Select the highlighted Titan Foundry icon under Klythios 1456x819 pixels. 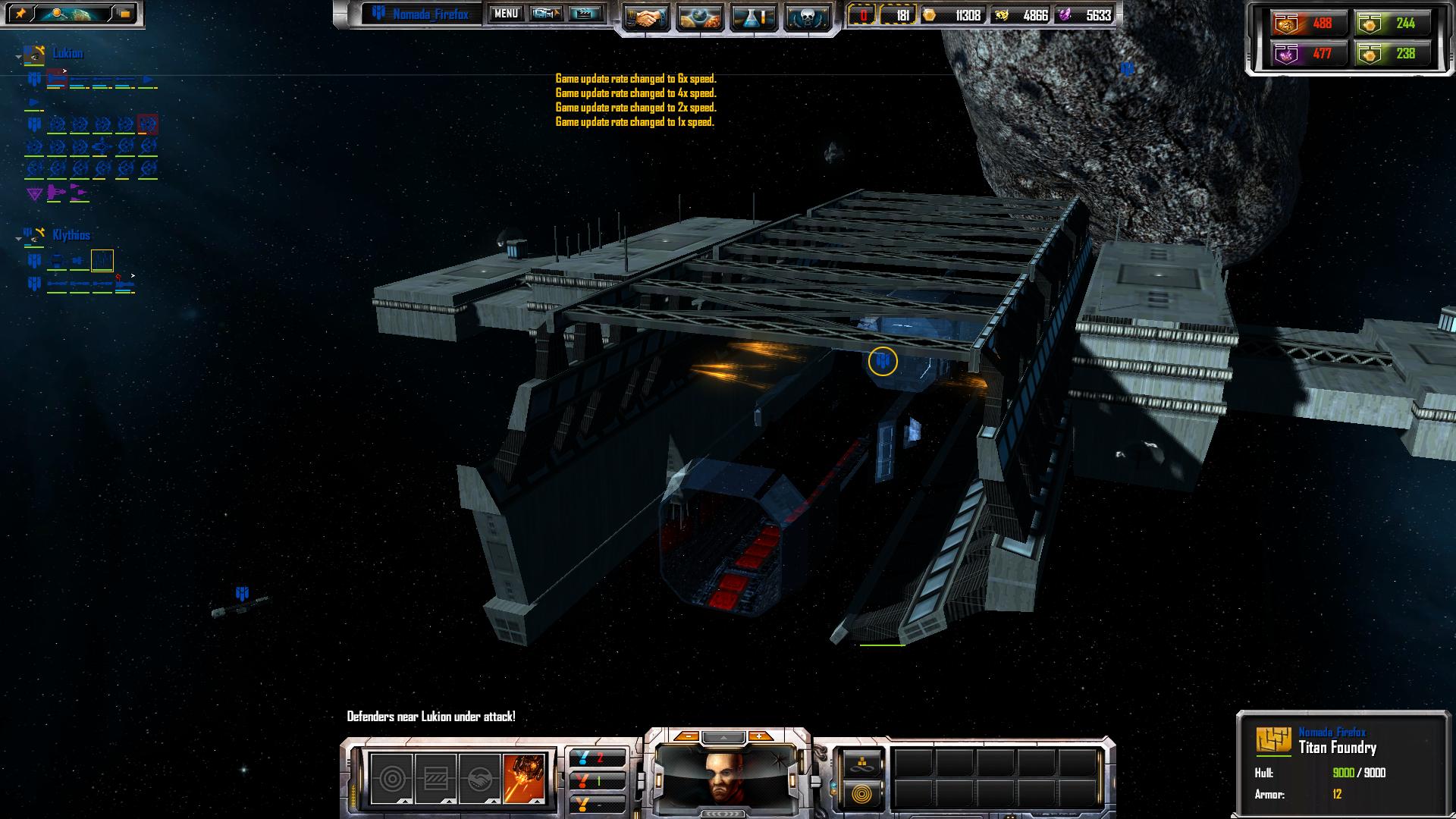pos(102,261)
